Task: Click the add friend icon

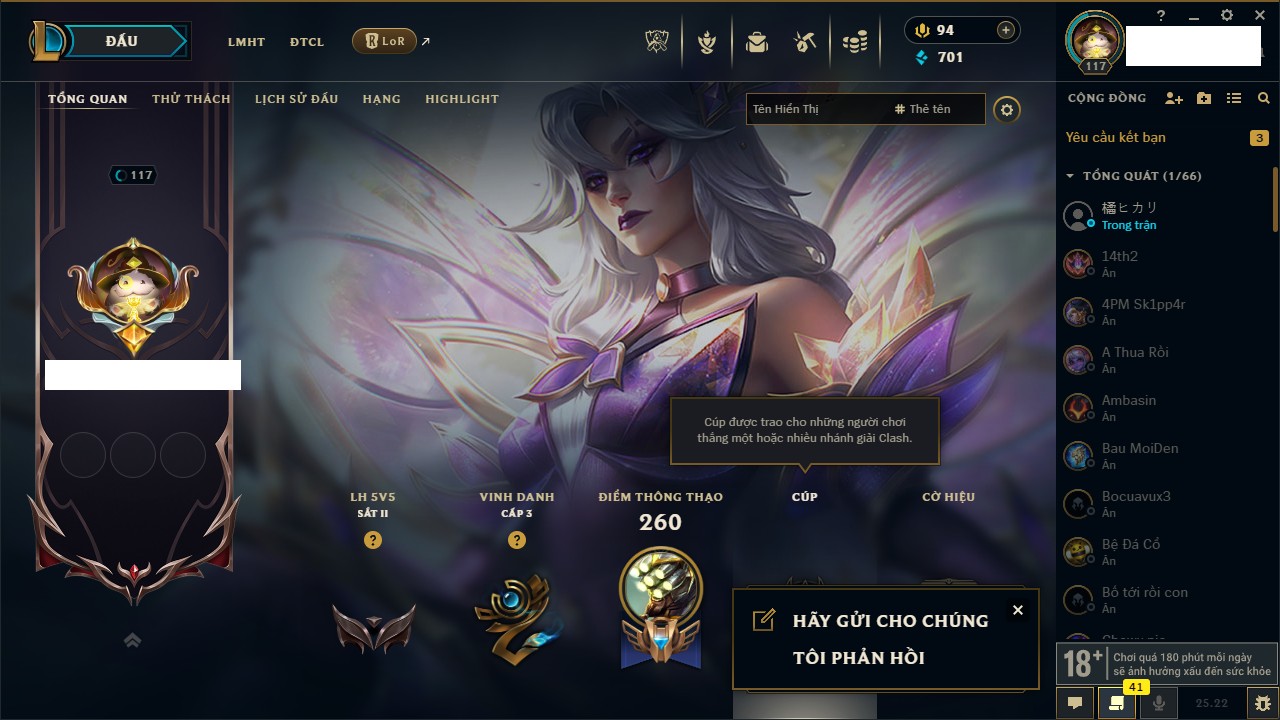Action: coord(1174,98)
